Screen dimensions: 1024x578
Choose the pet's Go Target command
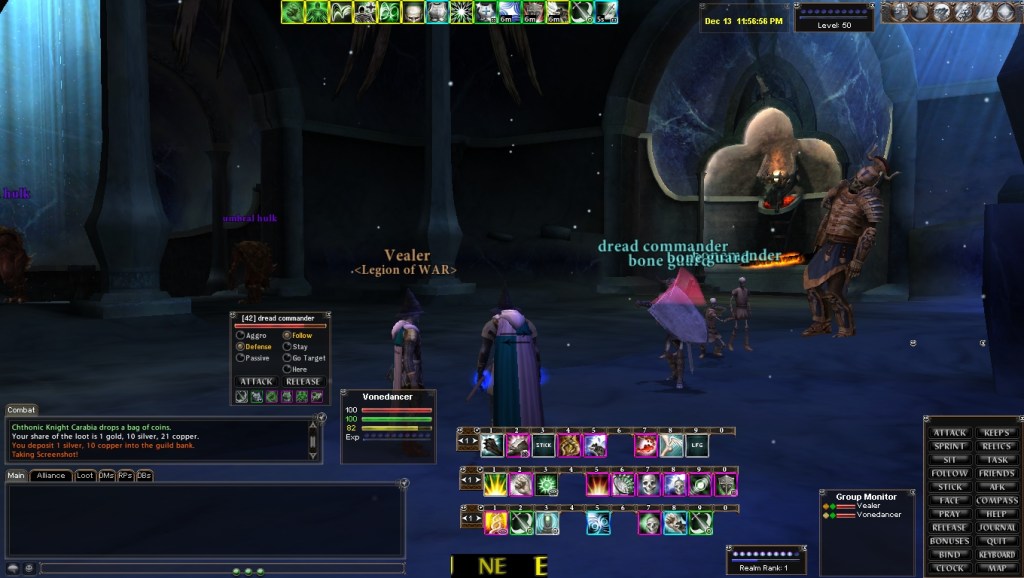tap(288, 357)
